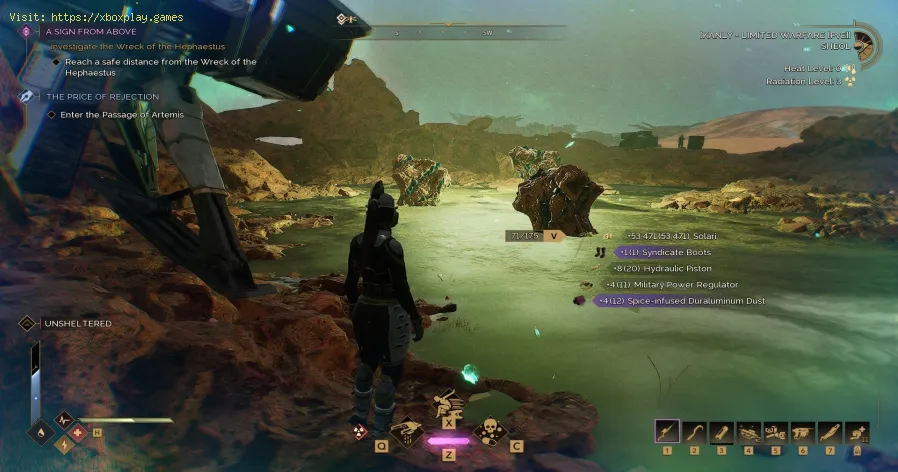Click the Spice-infused Duraluminum Dust loot entry

pos(680,300)
